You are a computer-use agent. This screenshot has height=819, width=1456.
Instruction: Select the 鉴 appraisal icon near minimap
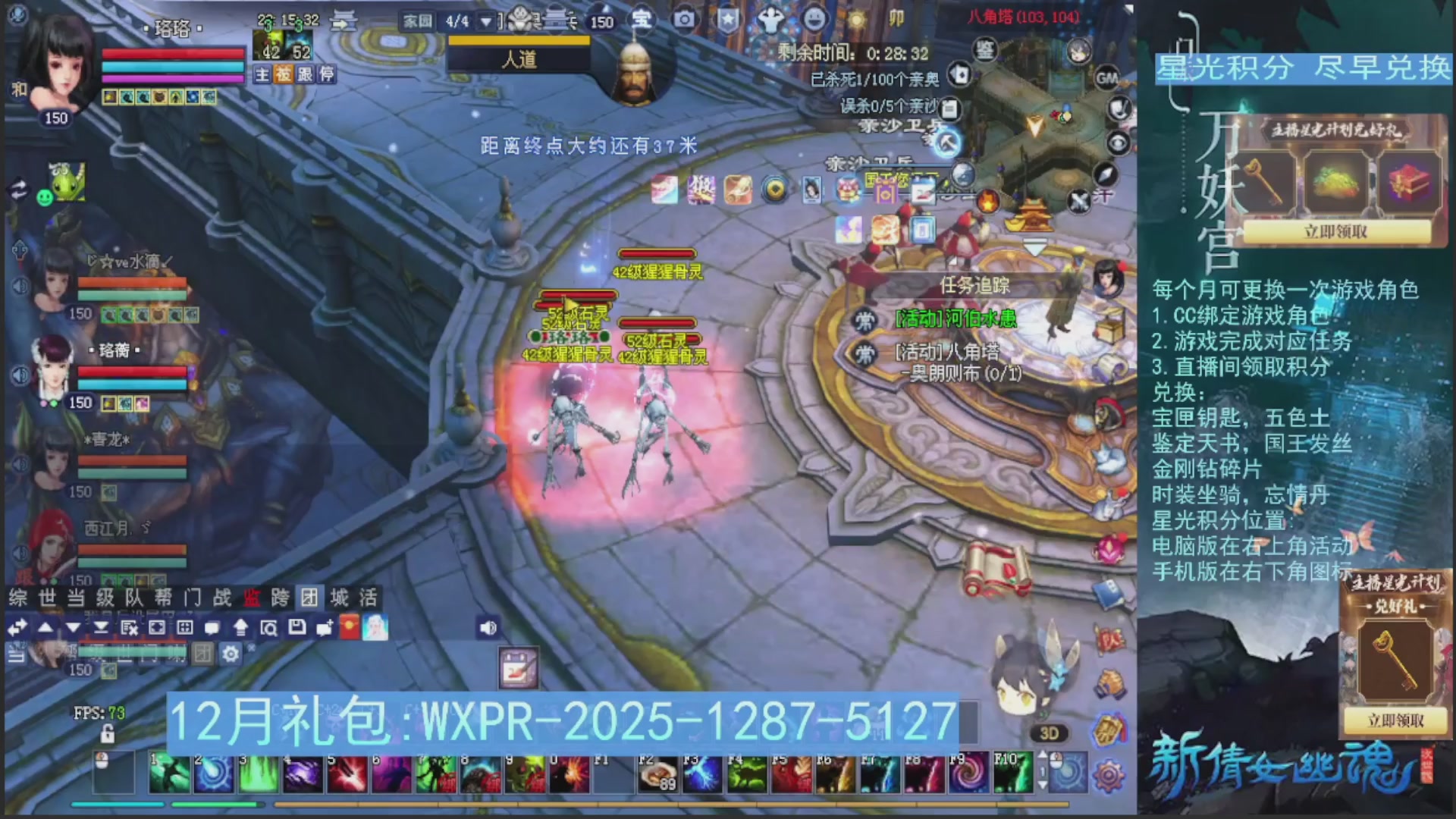[x=985, y=49]
